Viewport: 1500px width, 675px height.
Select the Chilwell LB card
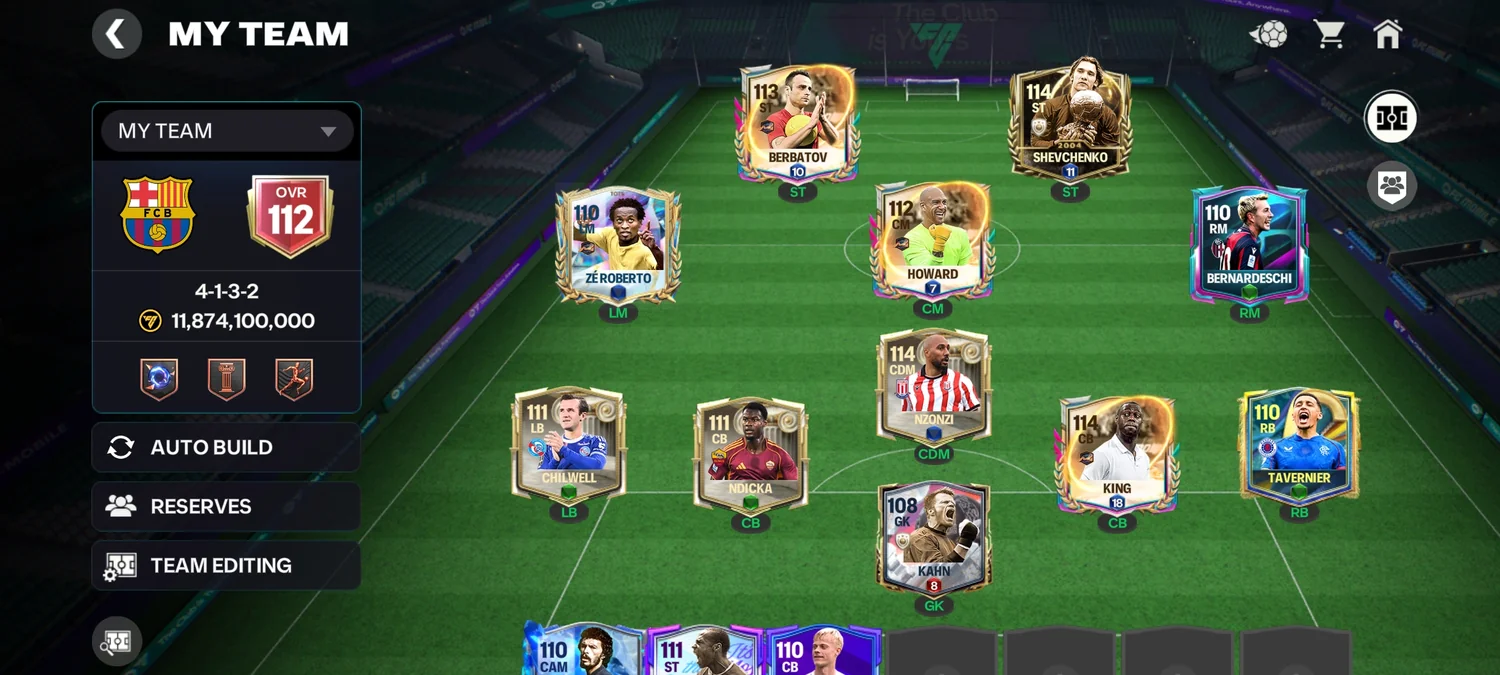[x=568, y=443]
